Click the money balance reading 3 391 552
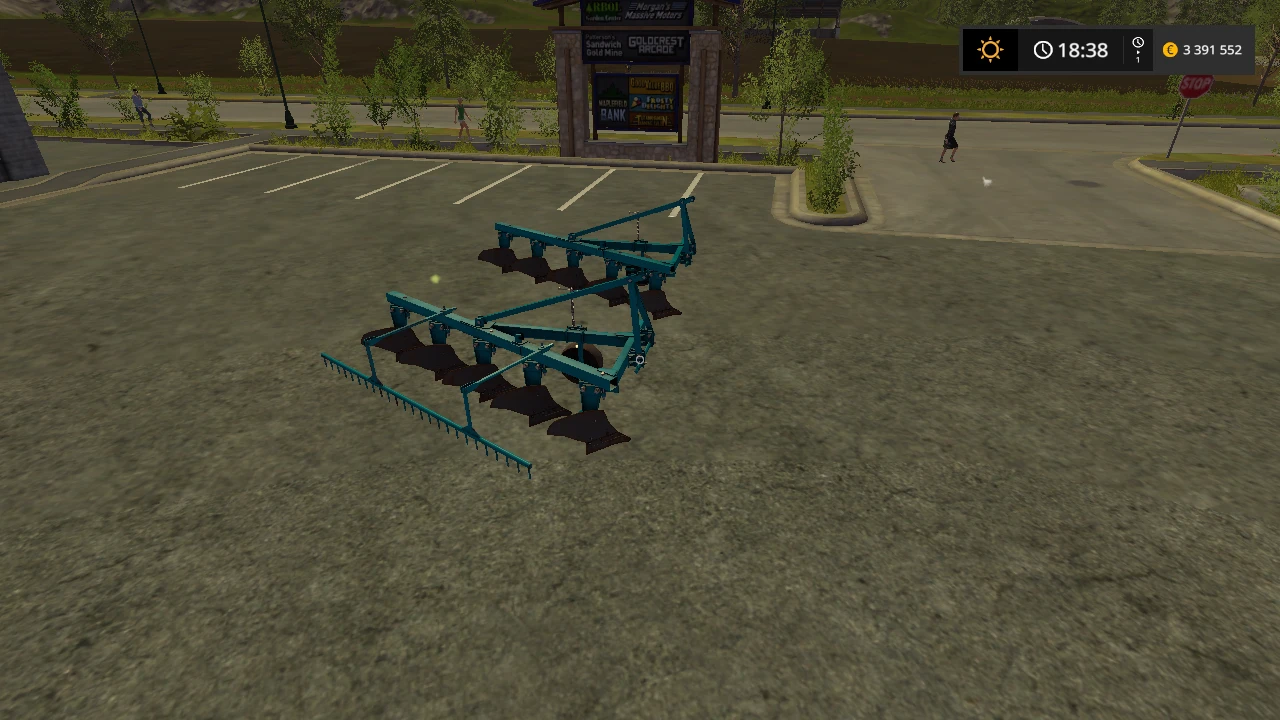The width and height of the screenshot is (1280, 720). pyautogui.click(x=1212, y=49)
